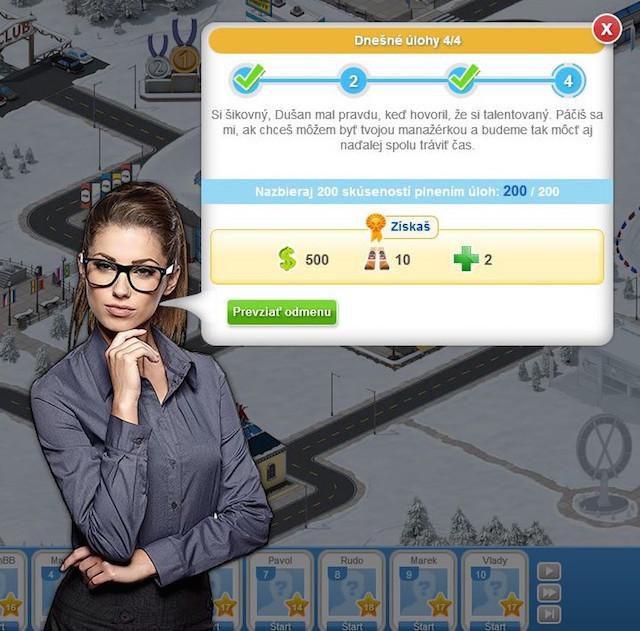The height and width of the screenshot is (631, 640).
Task: Close the Dnešné úlohy dialog
Action: point(607,30)
